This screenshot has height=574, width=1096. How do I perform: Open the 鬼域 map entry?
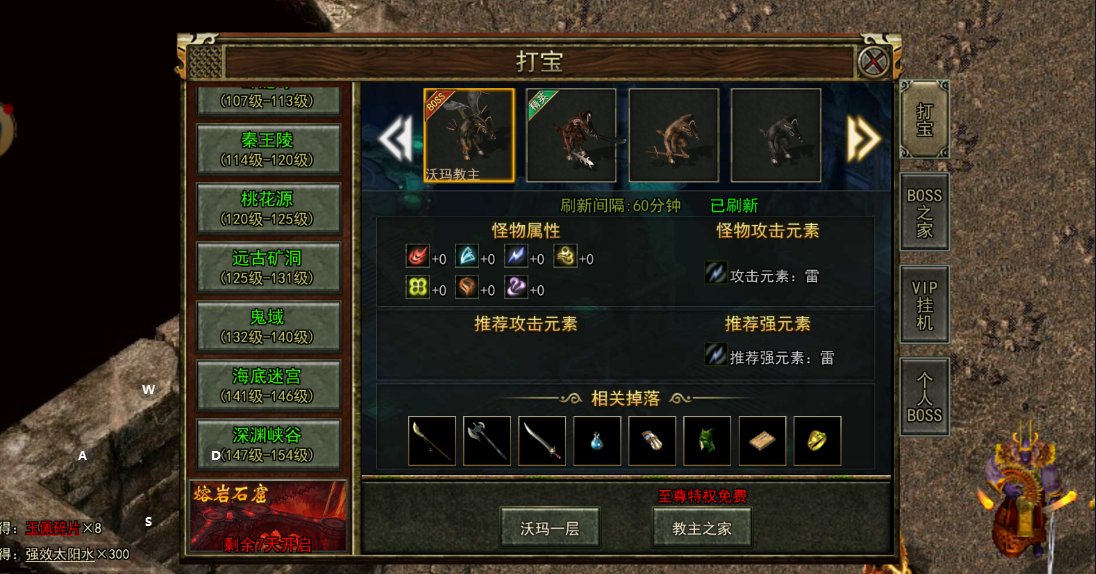tap(268, 326)
